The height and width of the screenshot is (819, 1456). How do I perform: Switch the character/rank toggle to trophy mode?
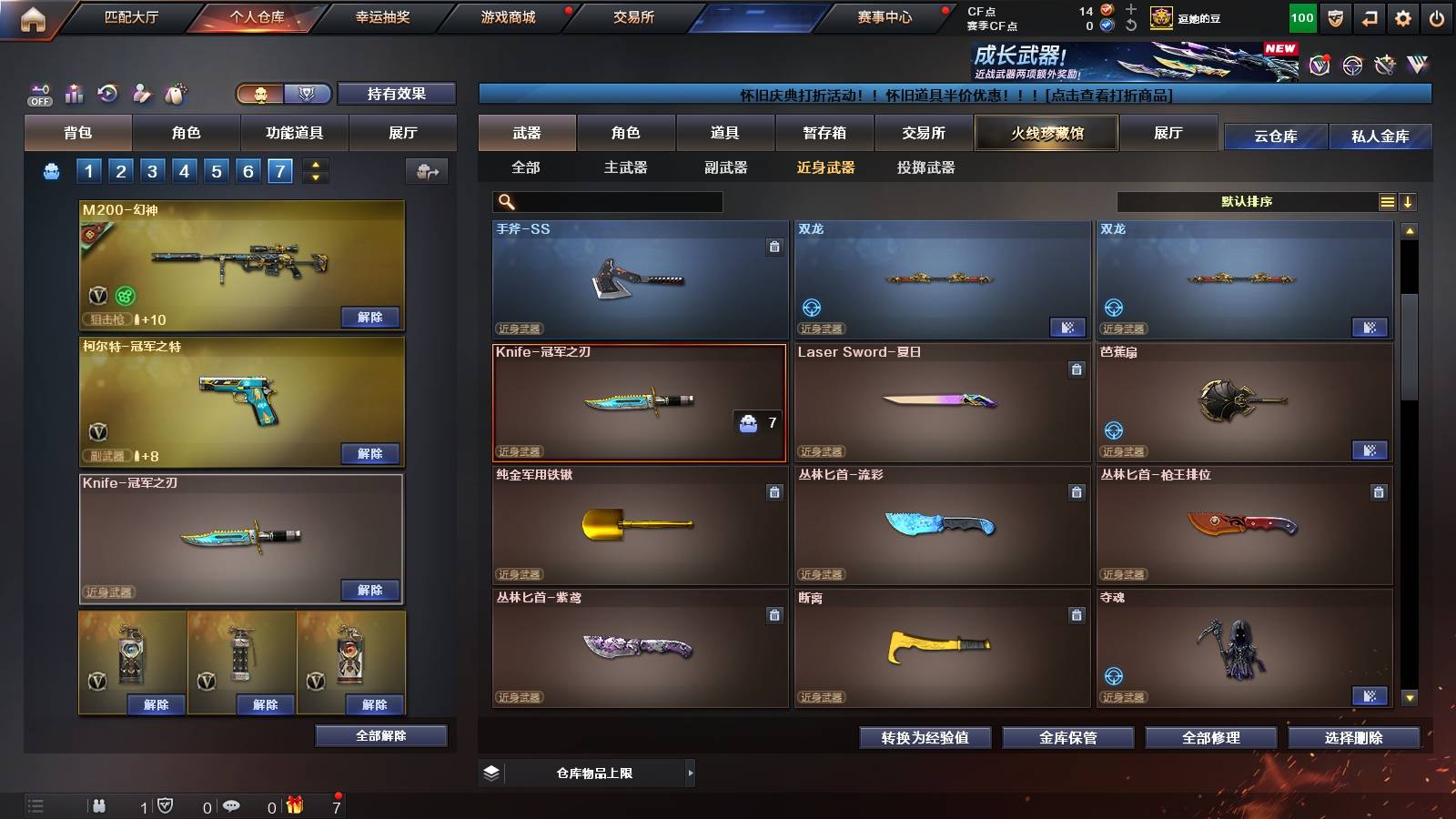(308, 94)
